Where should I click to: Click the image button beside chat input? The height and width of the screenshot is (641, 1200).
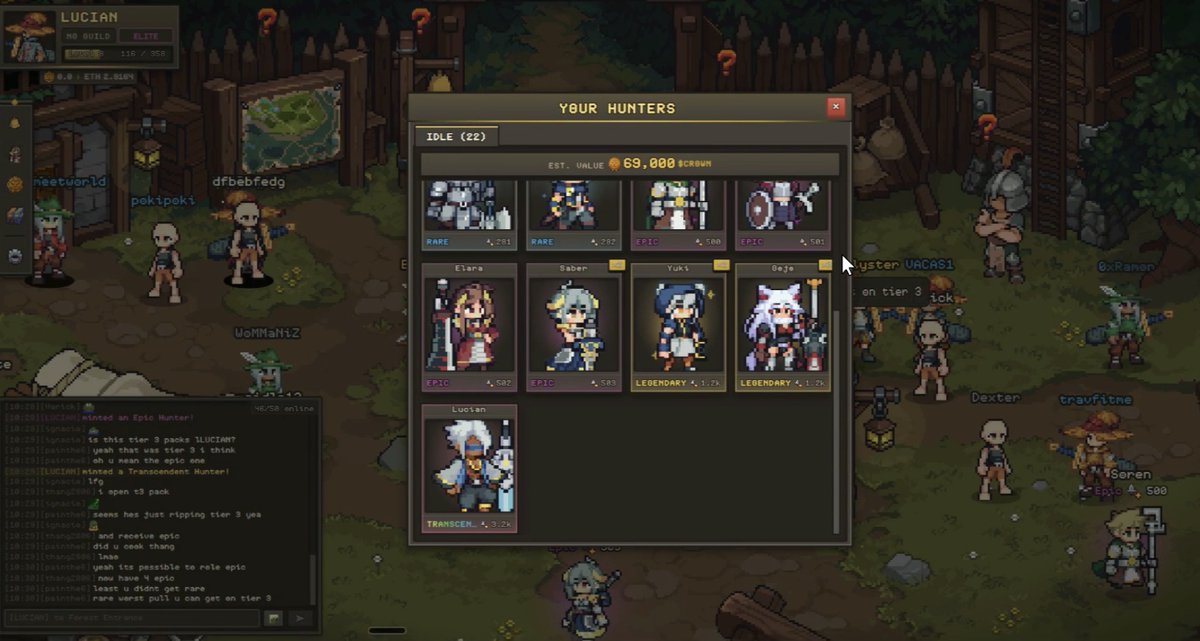[274, 619]
